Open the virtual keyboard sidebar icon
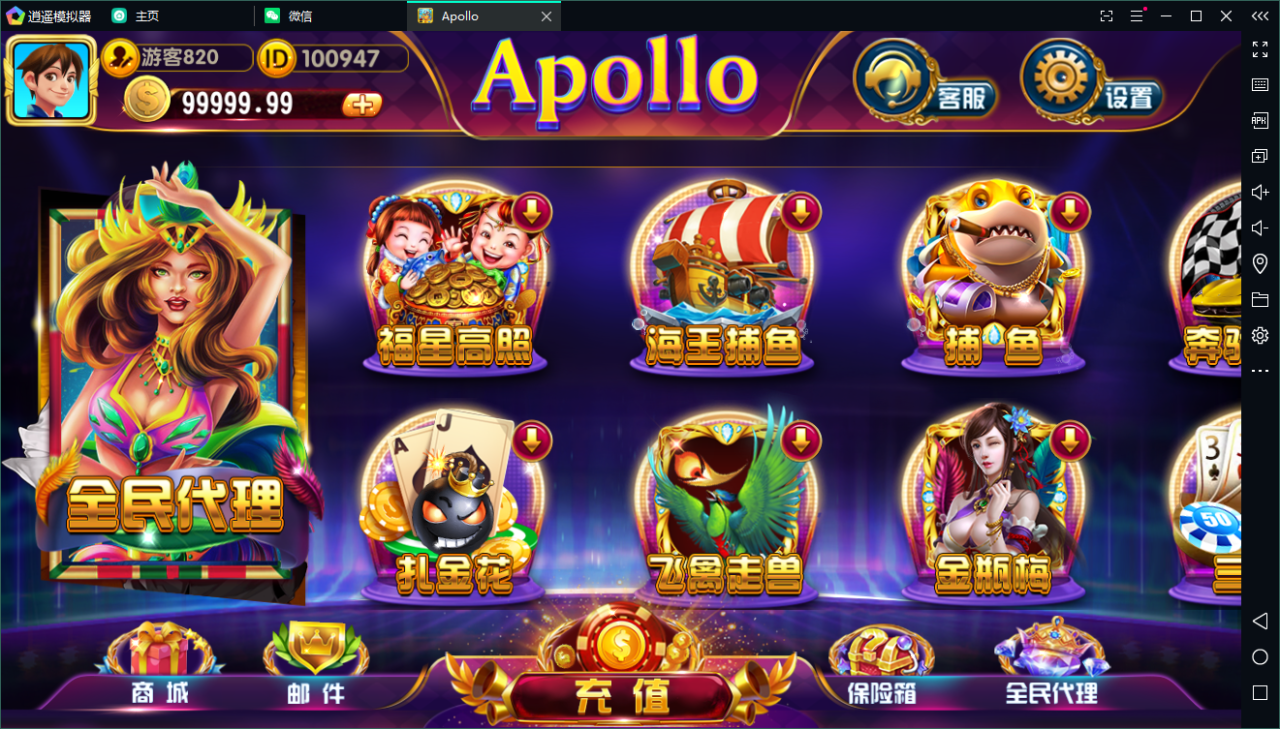This screenshot has width=1280, height=729. (1260, 85)
